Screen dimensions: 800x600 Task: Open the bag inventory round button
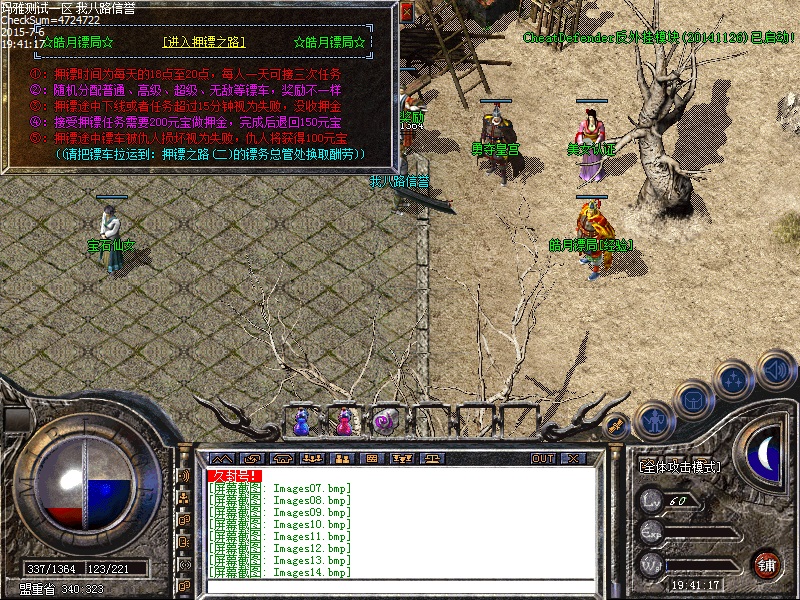(x=692, y=399)
